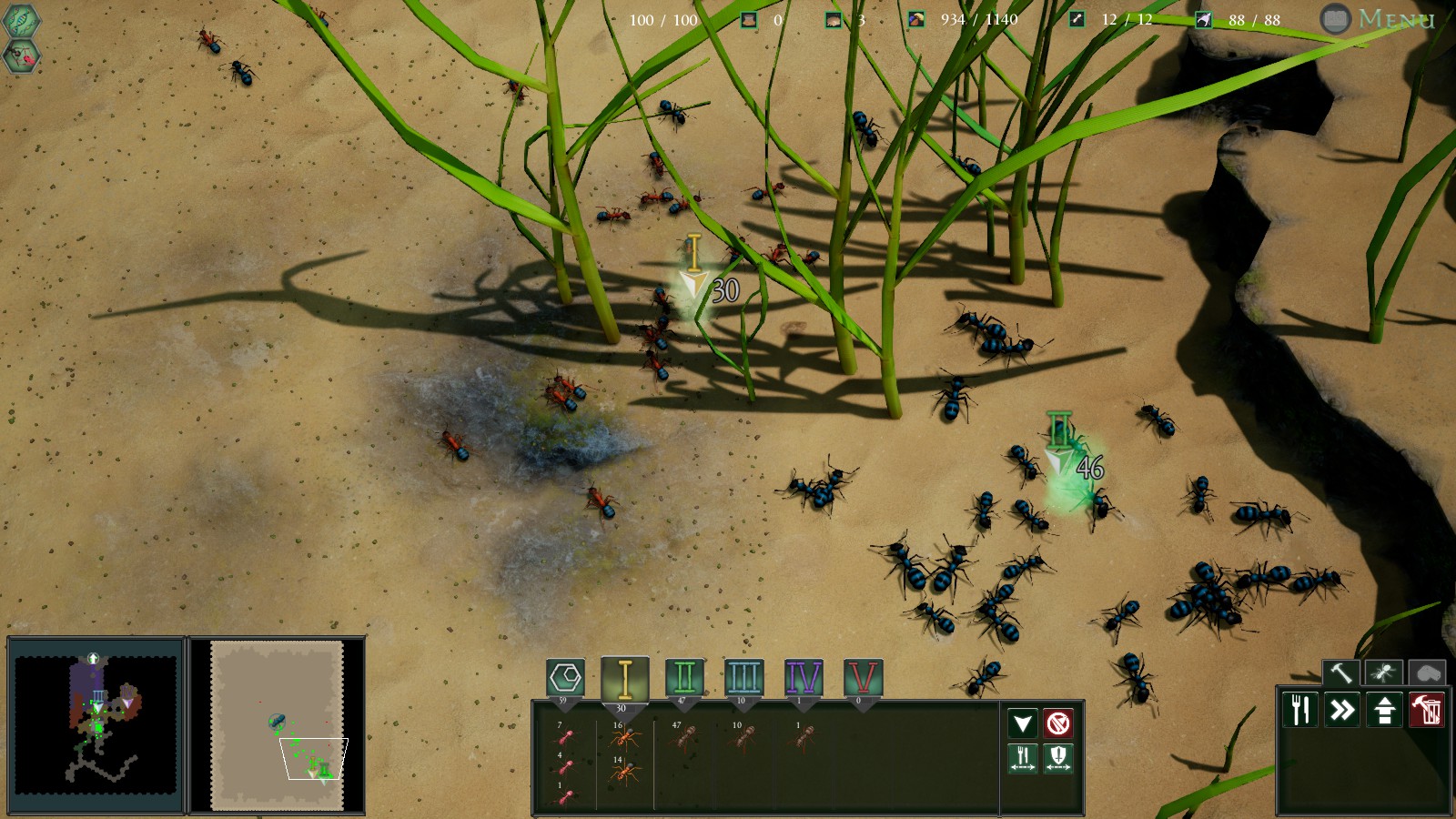Select the upward arrow upgrade button
Viewport: 1456px width, 819px height.
point(1384,710)
